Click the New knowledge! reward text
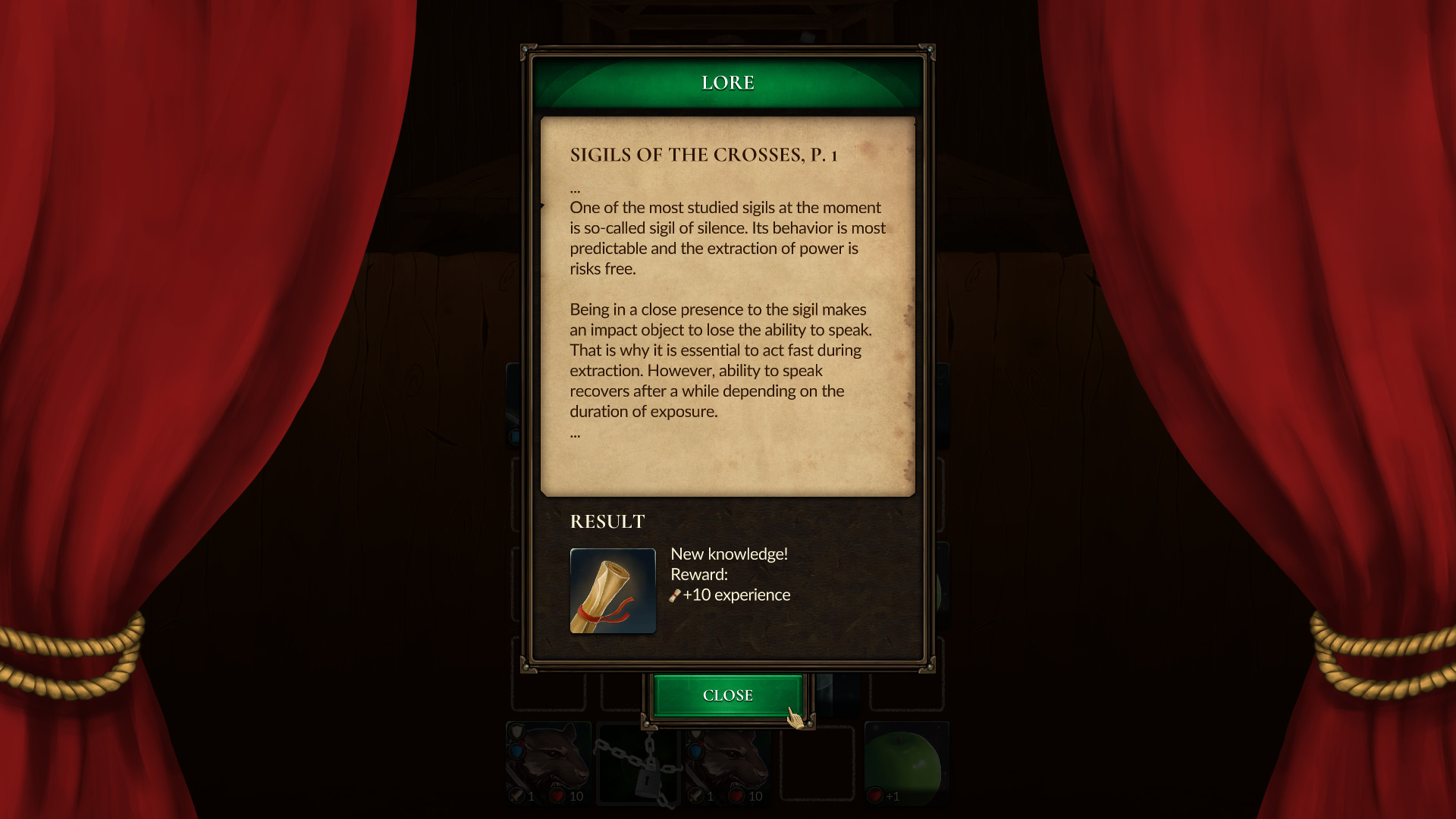The height and width of the screenshot is (819, 1456). coord(730,554)
